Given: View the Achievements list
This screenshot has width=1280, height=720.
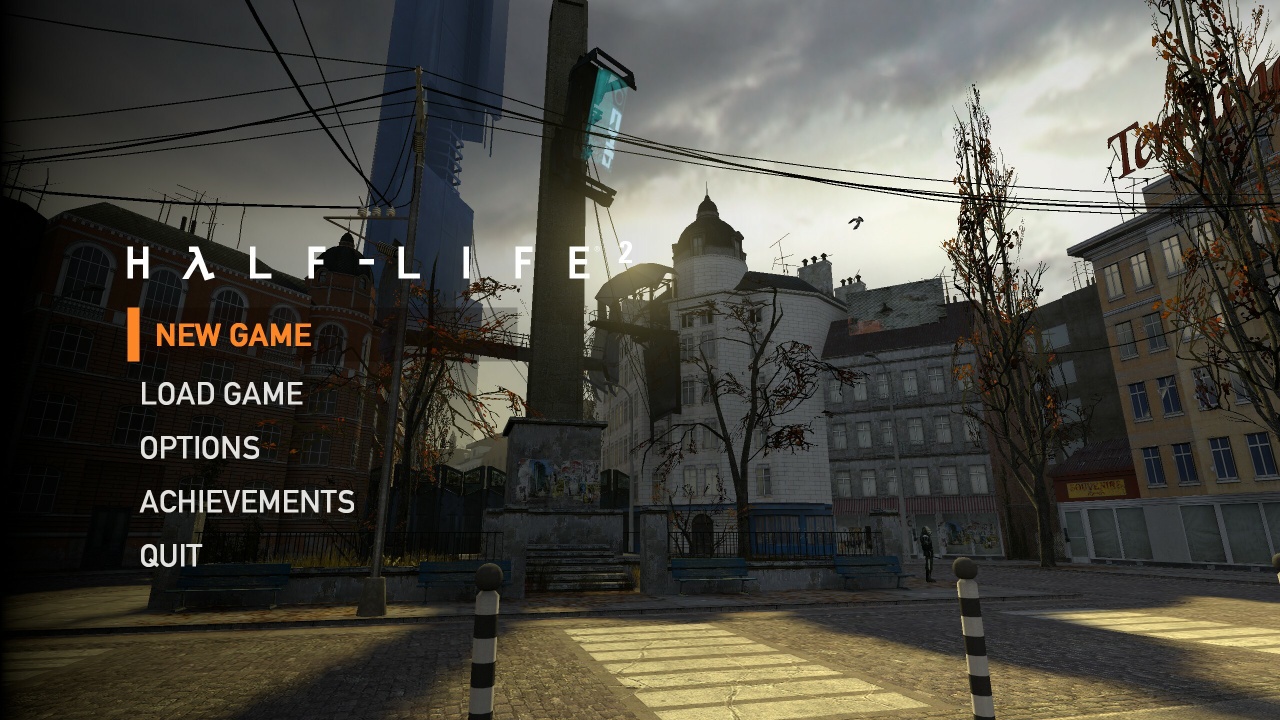Looking at the screenshot, I should click(250, 501).
